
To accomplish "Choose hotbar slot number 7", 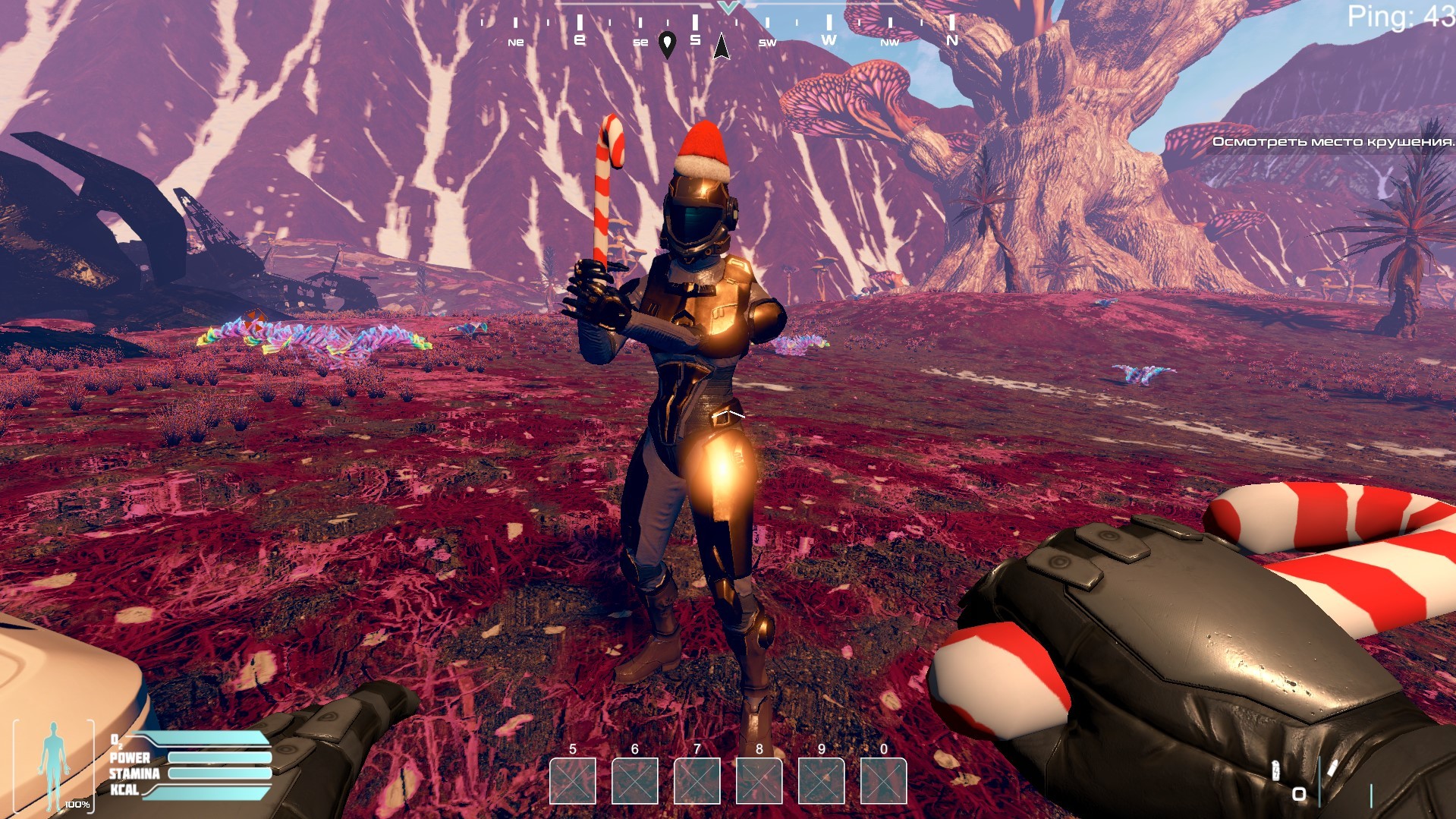I will click(697, 780).
